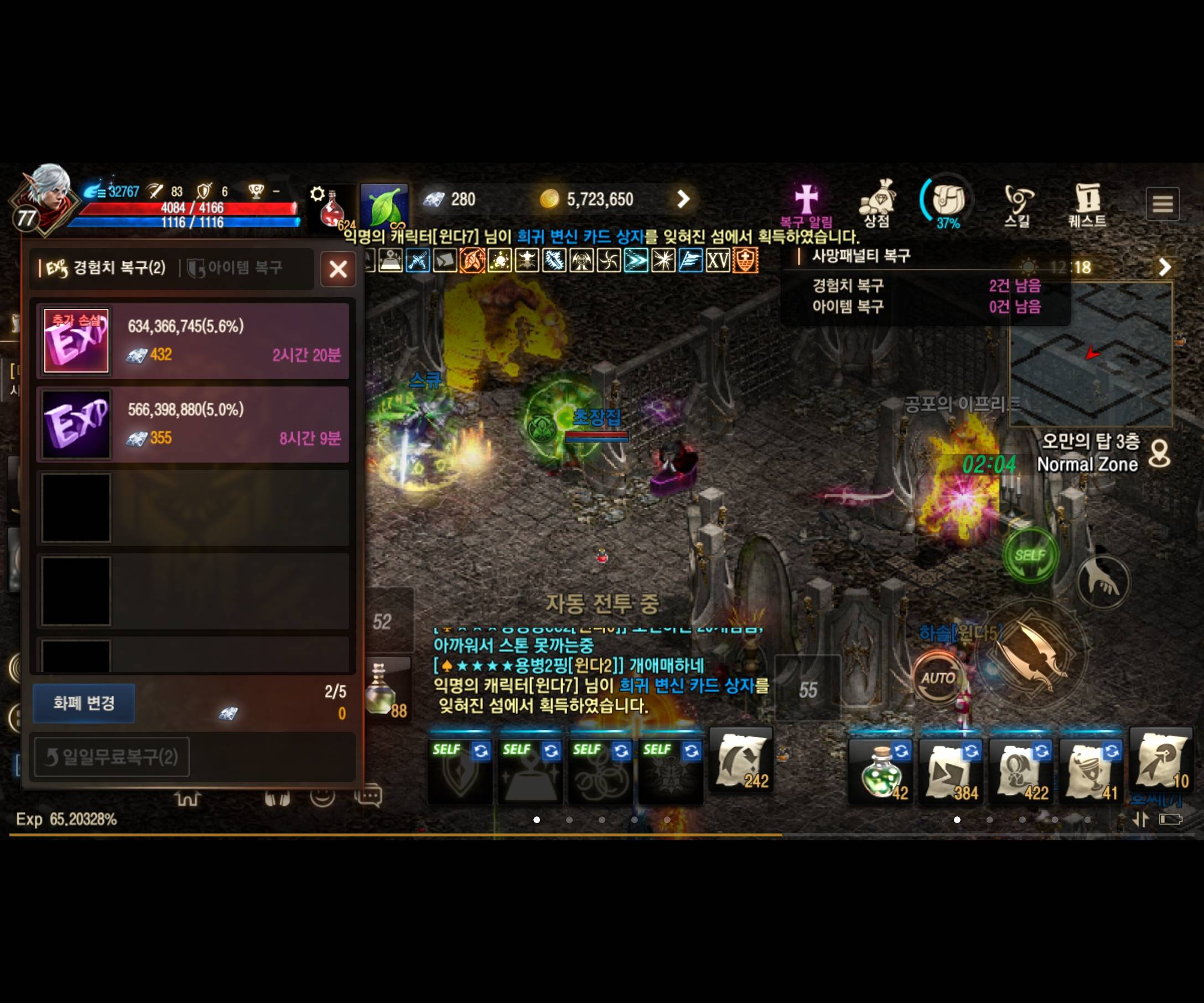Open the hamburger menu at top right

pyautogui.click(x=1163, y=204)
